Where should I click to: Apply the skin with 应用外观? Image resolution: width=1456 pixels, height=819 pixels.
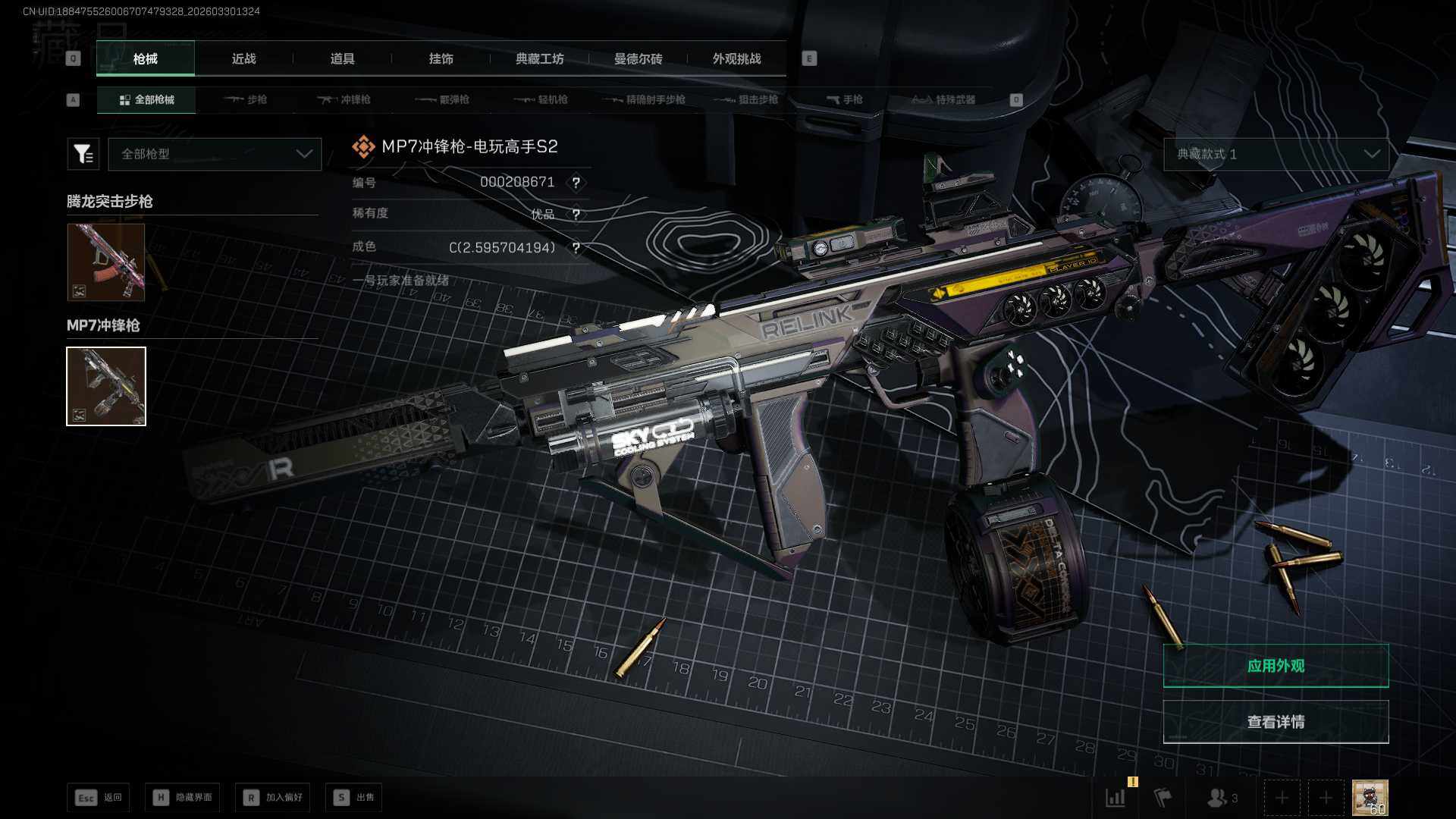[1276, 666]
